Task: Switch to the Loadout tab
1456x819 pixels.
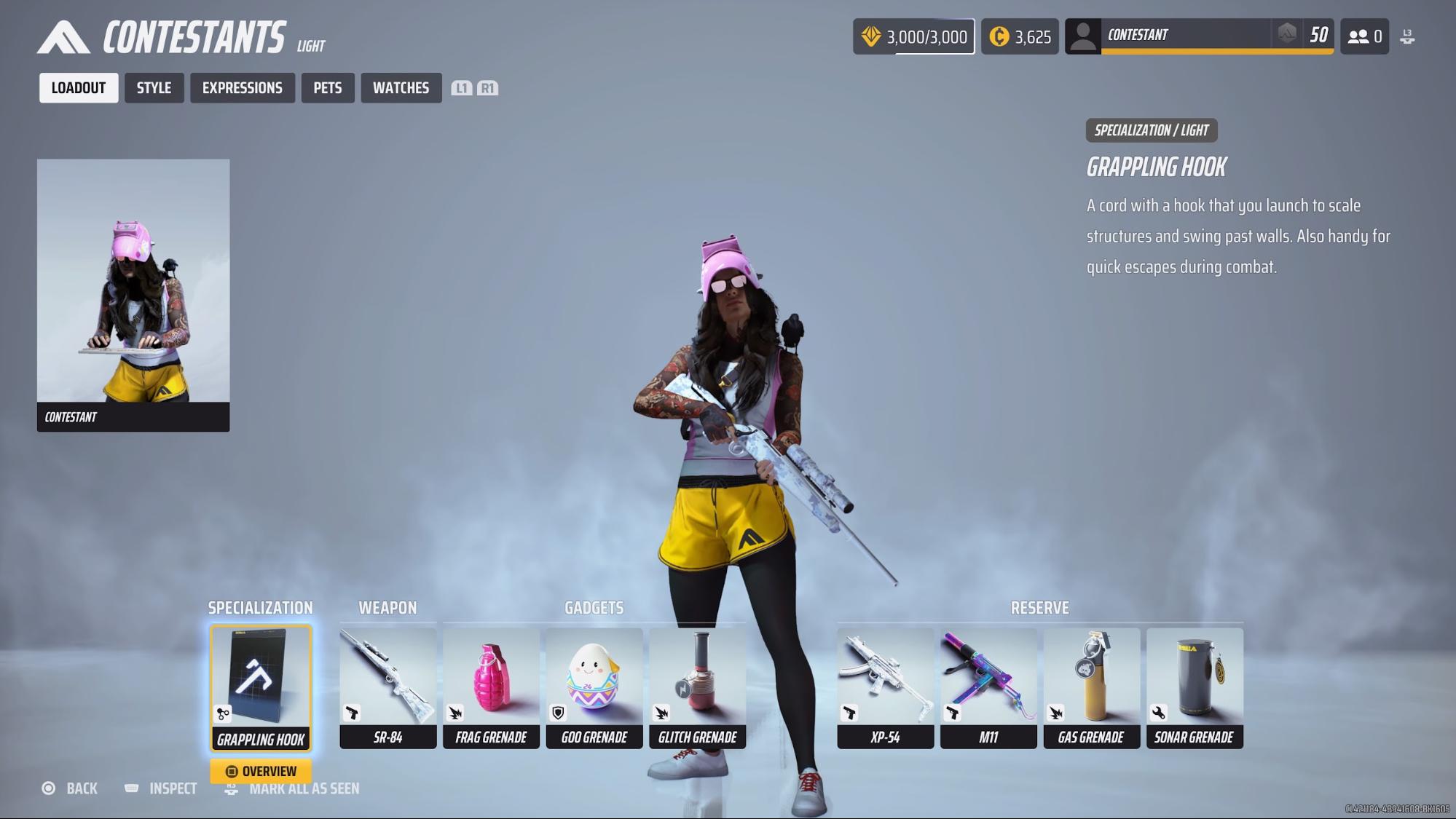Action: click(79, 88)
